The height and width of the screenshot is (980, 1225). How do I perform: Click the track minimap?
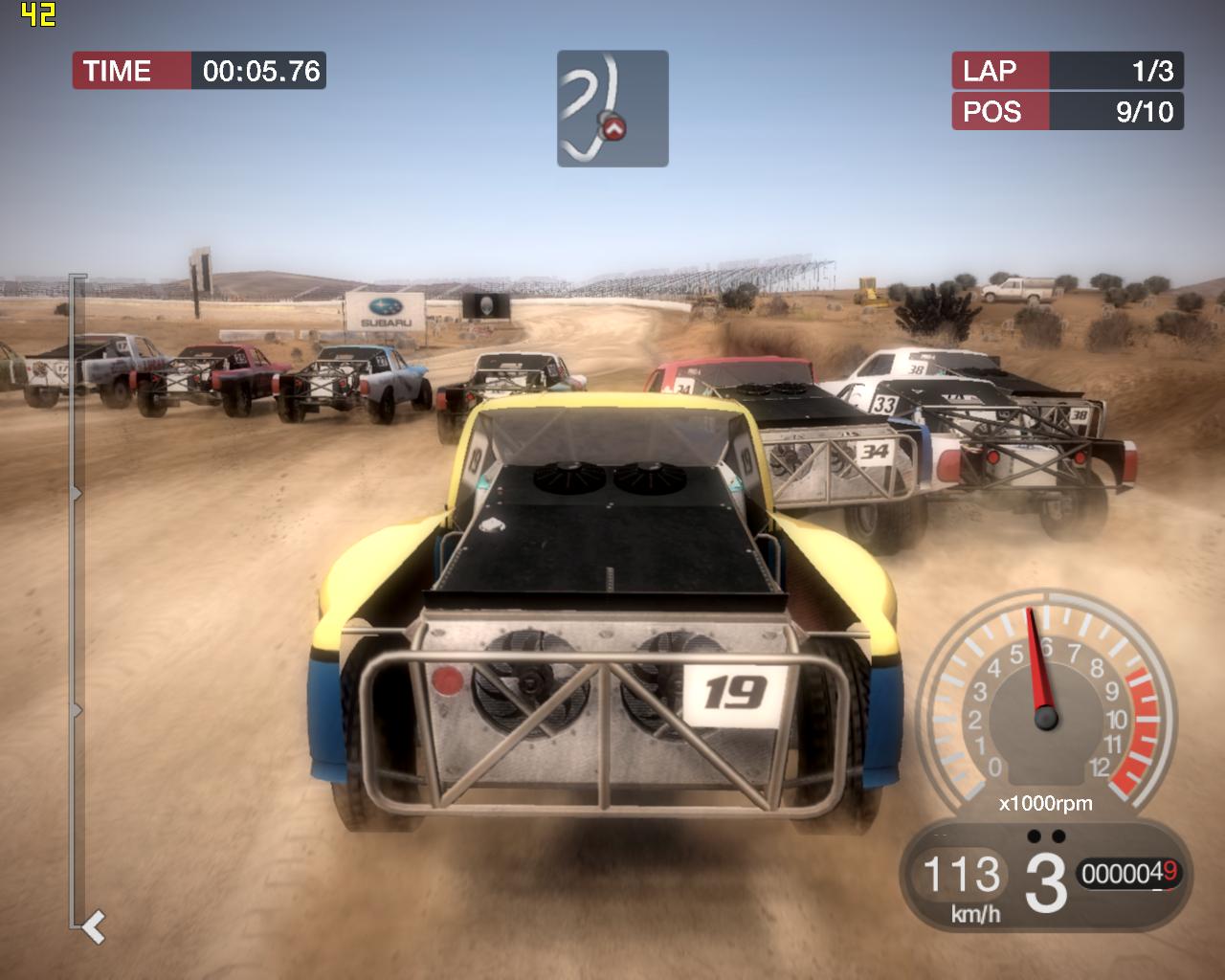(x=612, y=108)
